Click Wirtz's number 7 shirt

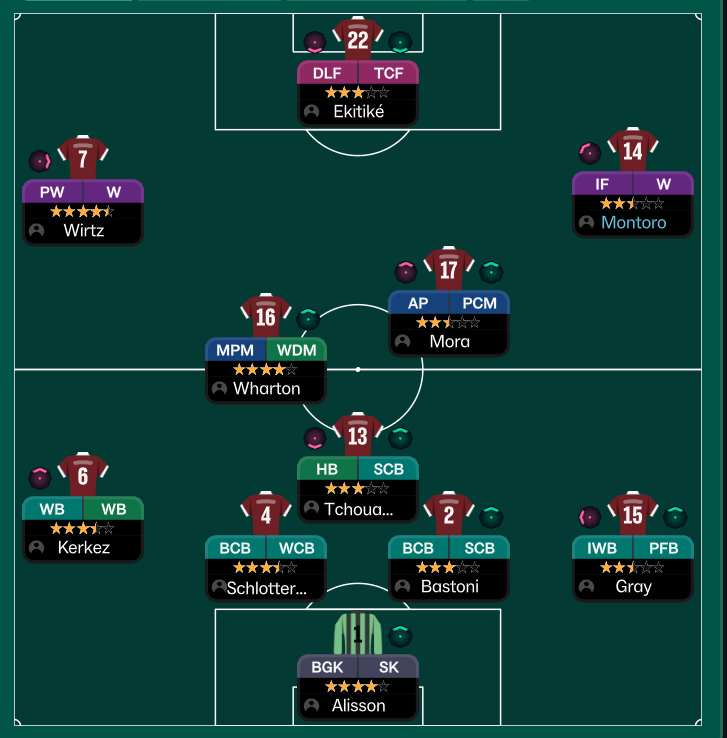point(82,158)
